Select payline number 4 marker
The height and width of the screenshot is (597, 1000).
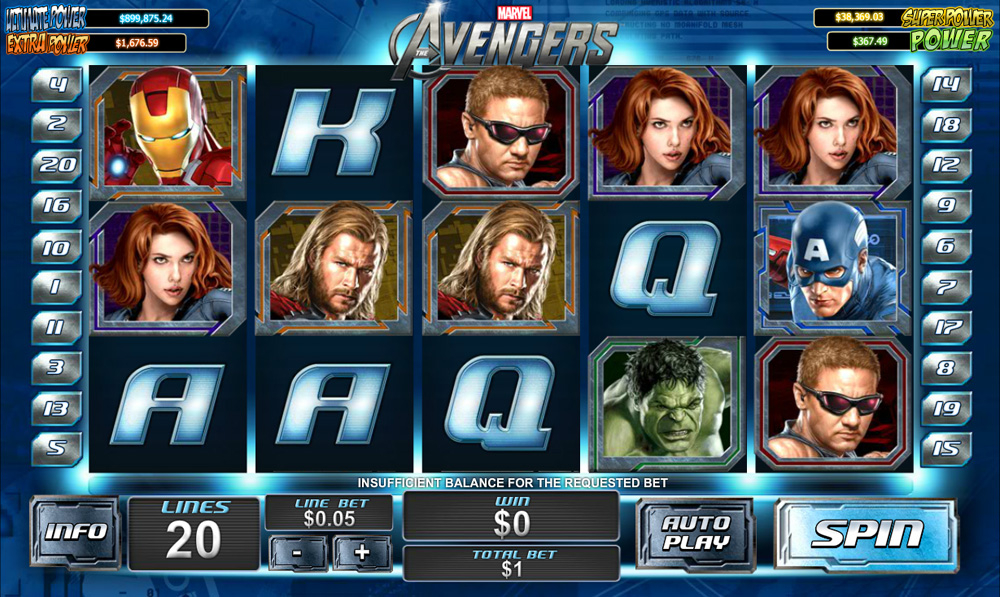pos(57,85)
